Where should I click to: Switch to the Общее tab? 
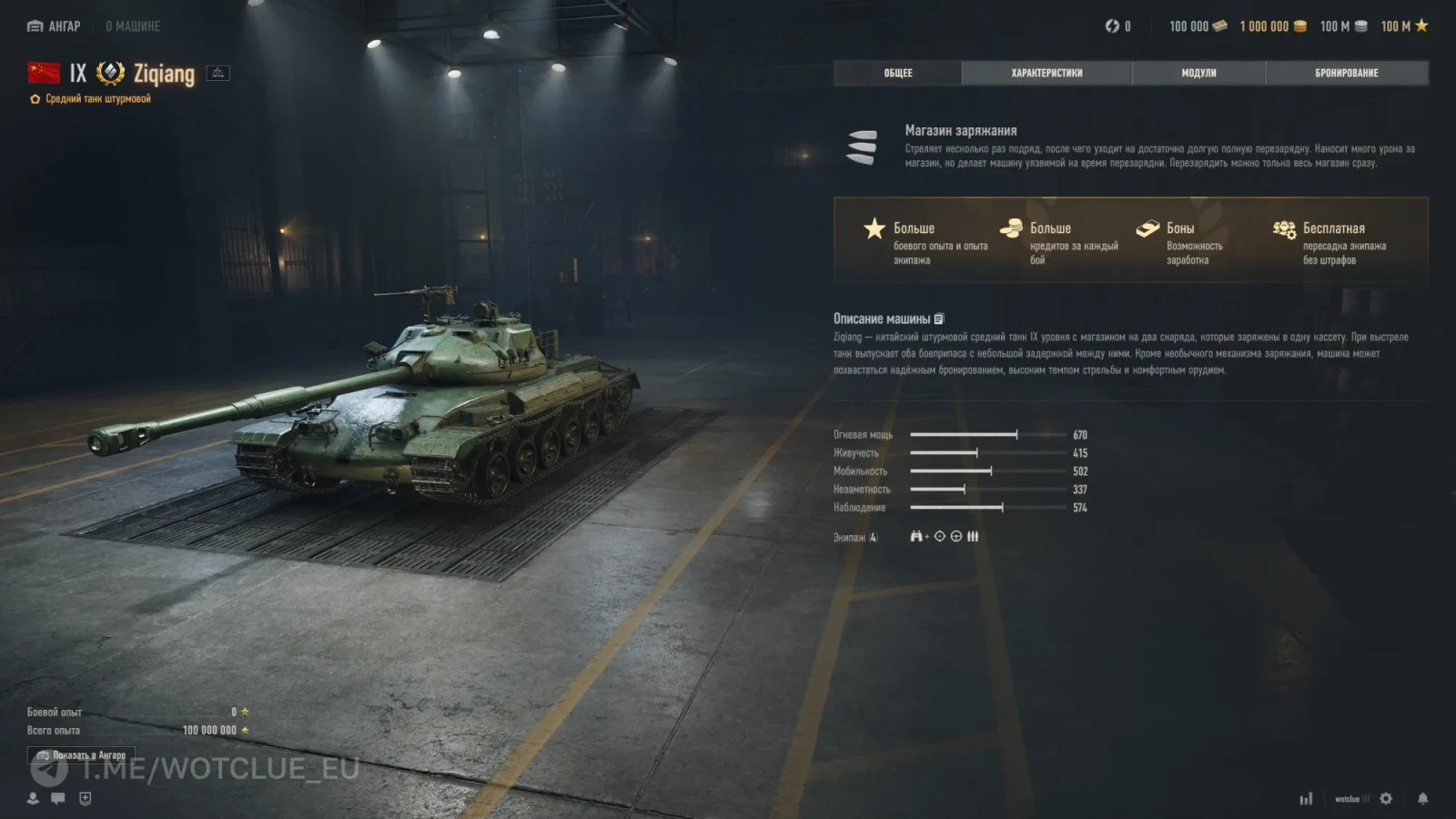click(897, 73)
